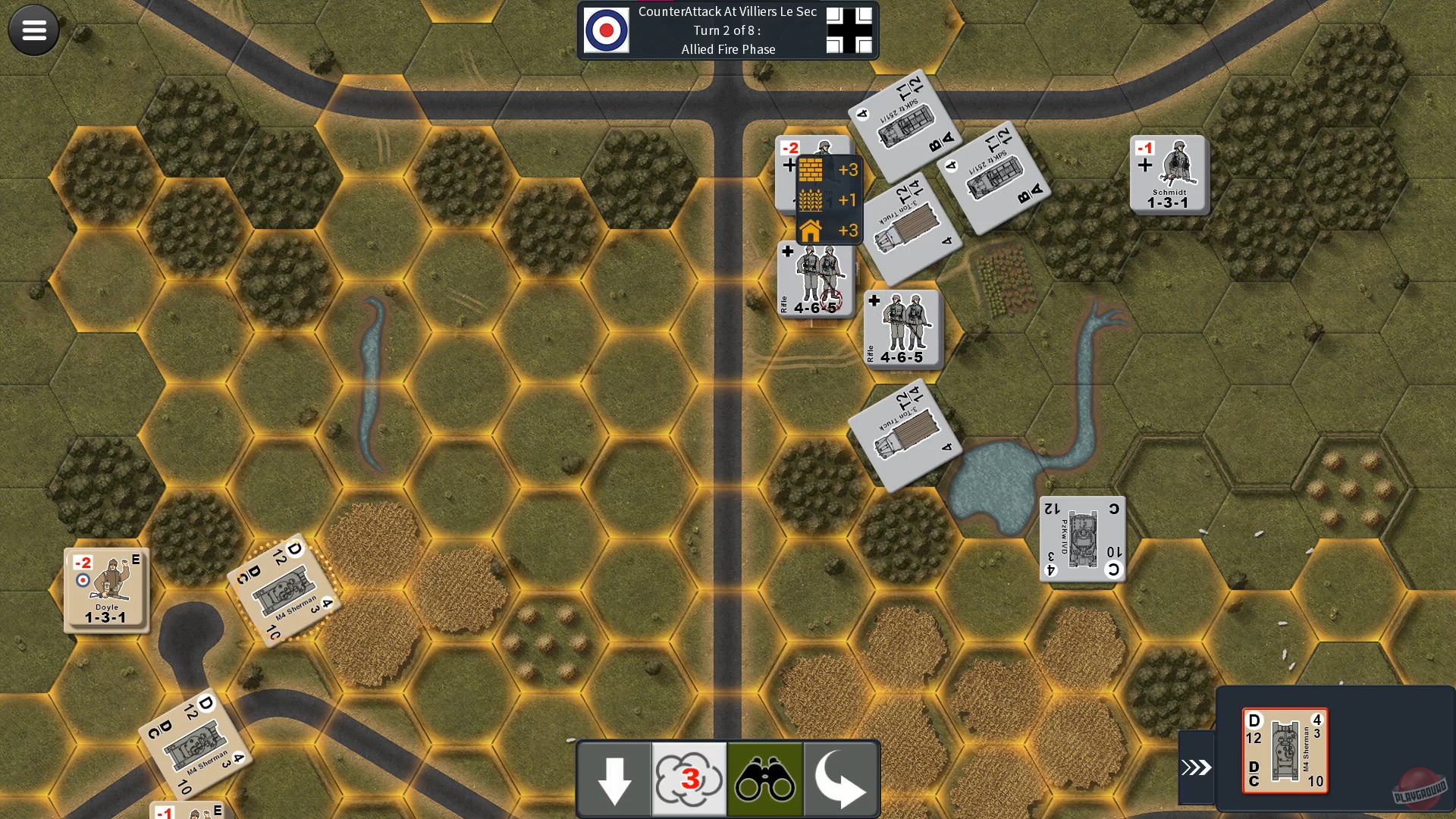Click the Allied Fire Phase banner

tap(728, 49)
